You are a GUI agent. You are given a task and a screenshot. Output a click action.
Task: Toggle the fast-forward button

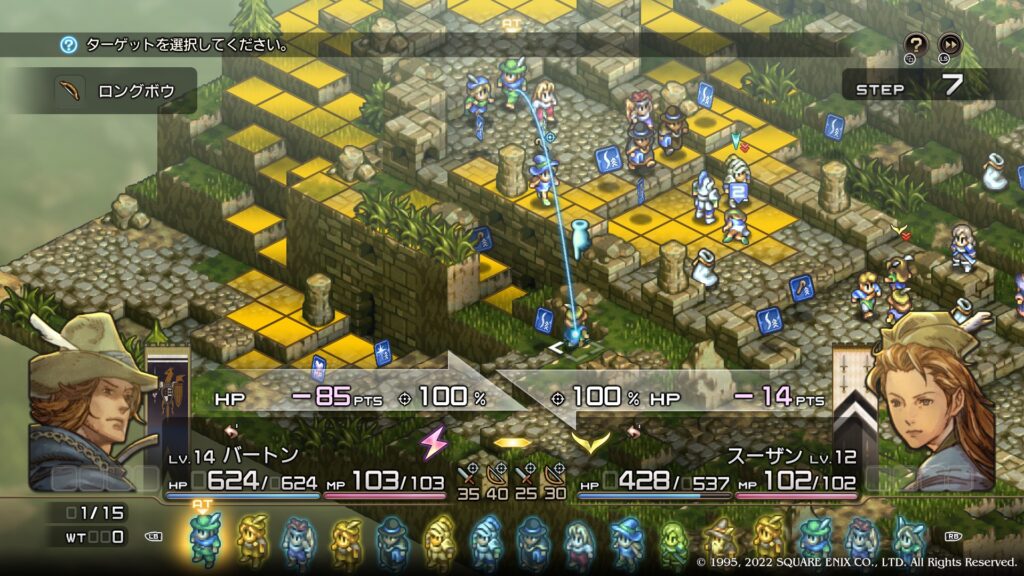tap(949, 44)
